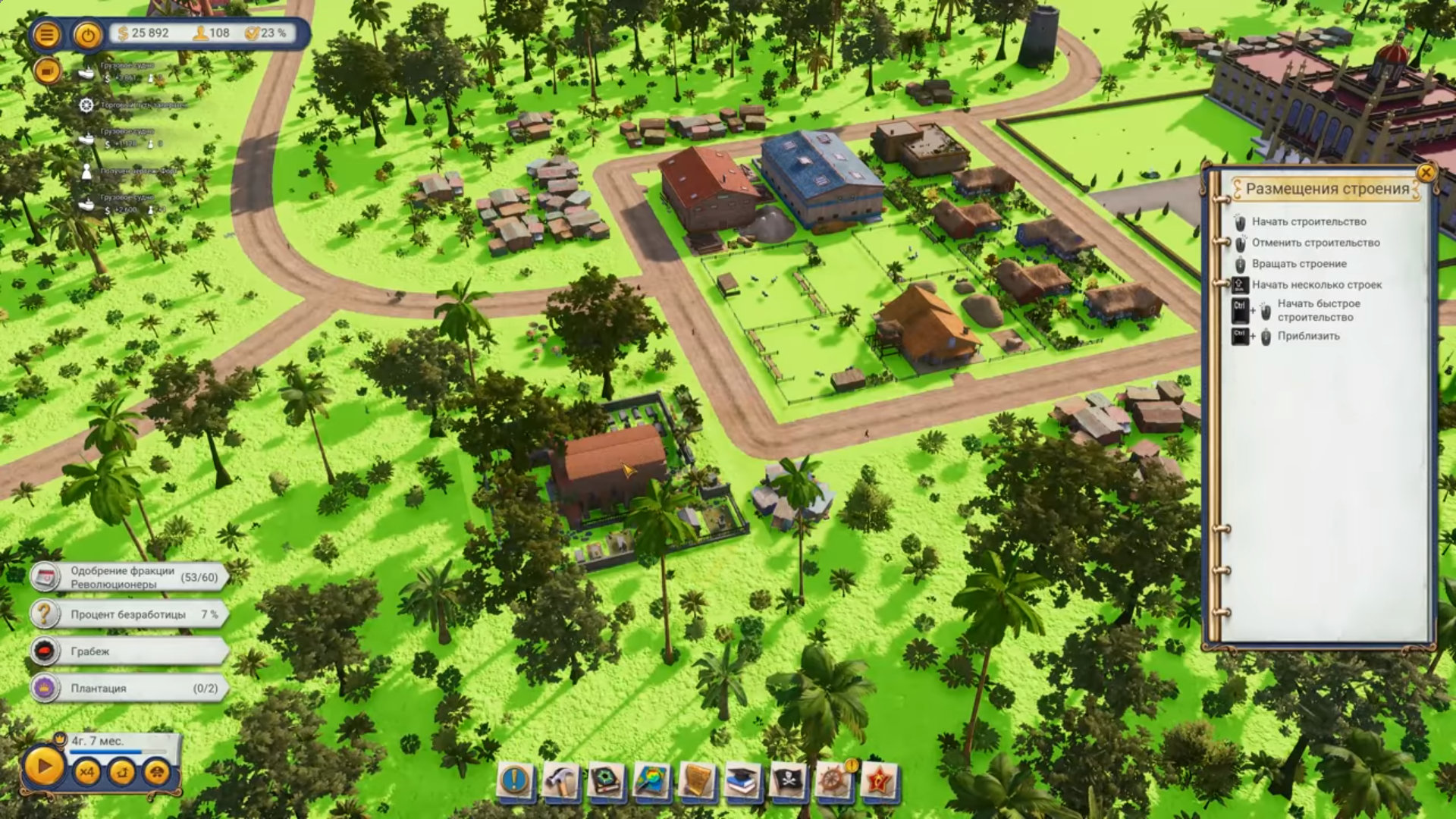Click the round arrow button beside x4
The image size is (1456, 819).
pyautogui.click(x=122, y=772)
